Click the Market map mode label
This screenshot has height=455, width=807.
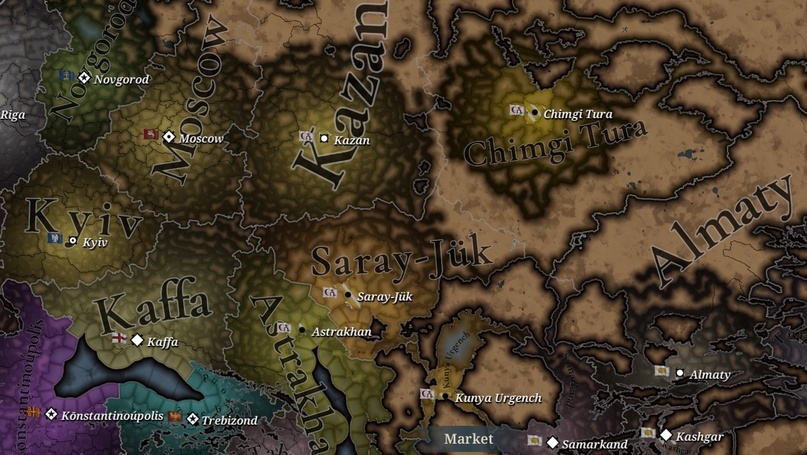coord(469,439)
